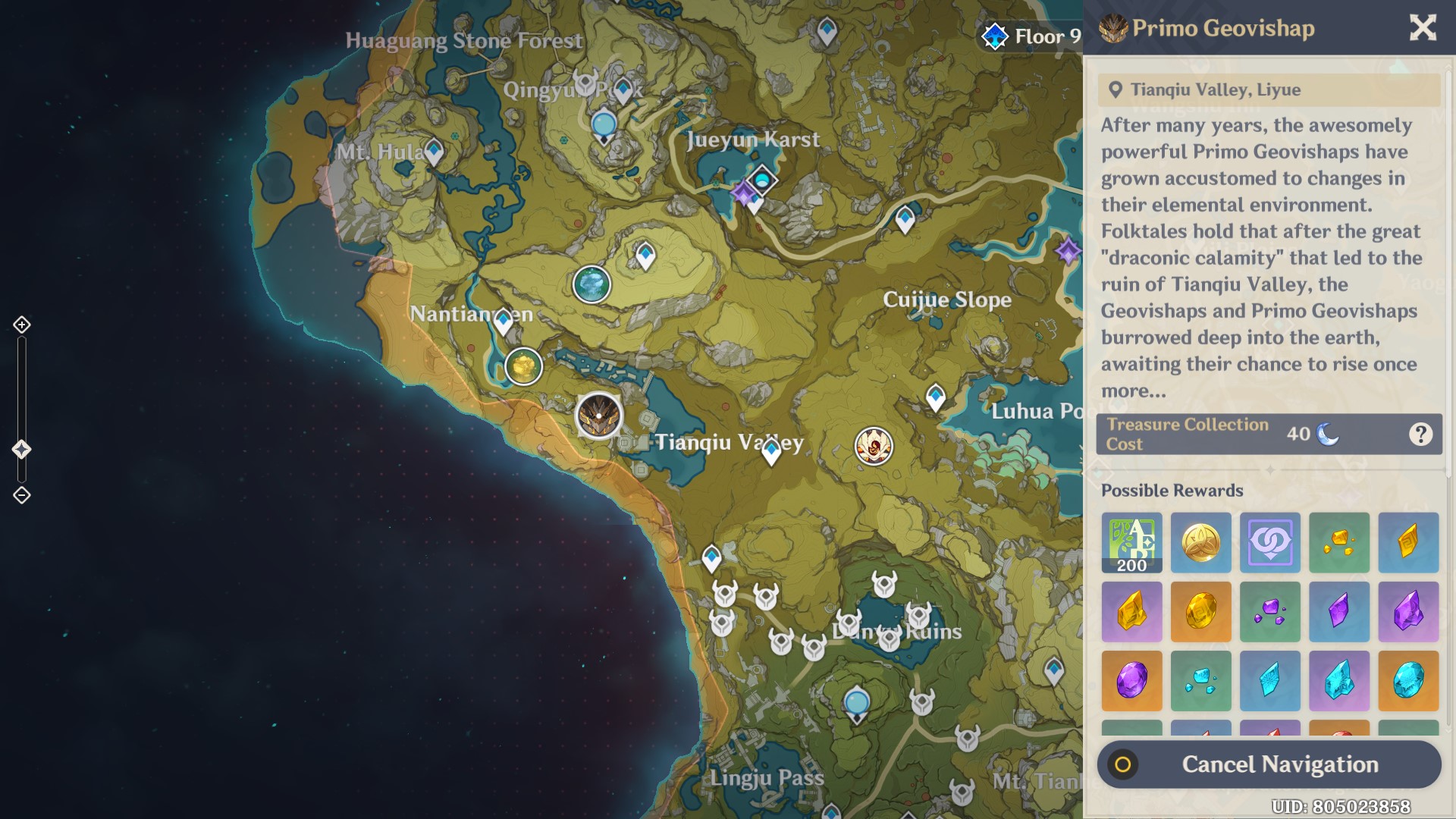Click the teal gemstone reward icon
1456x819 pixels.
coord(1408,680)
